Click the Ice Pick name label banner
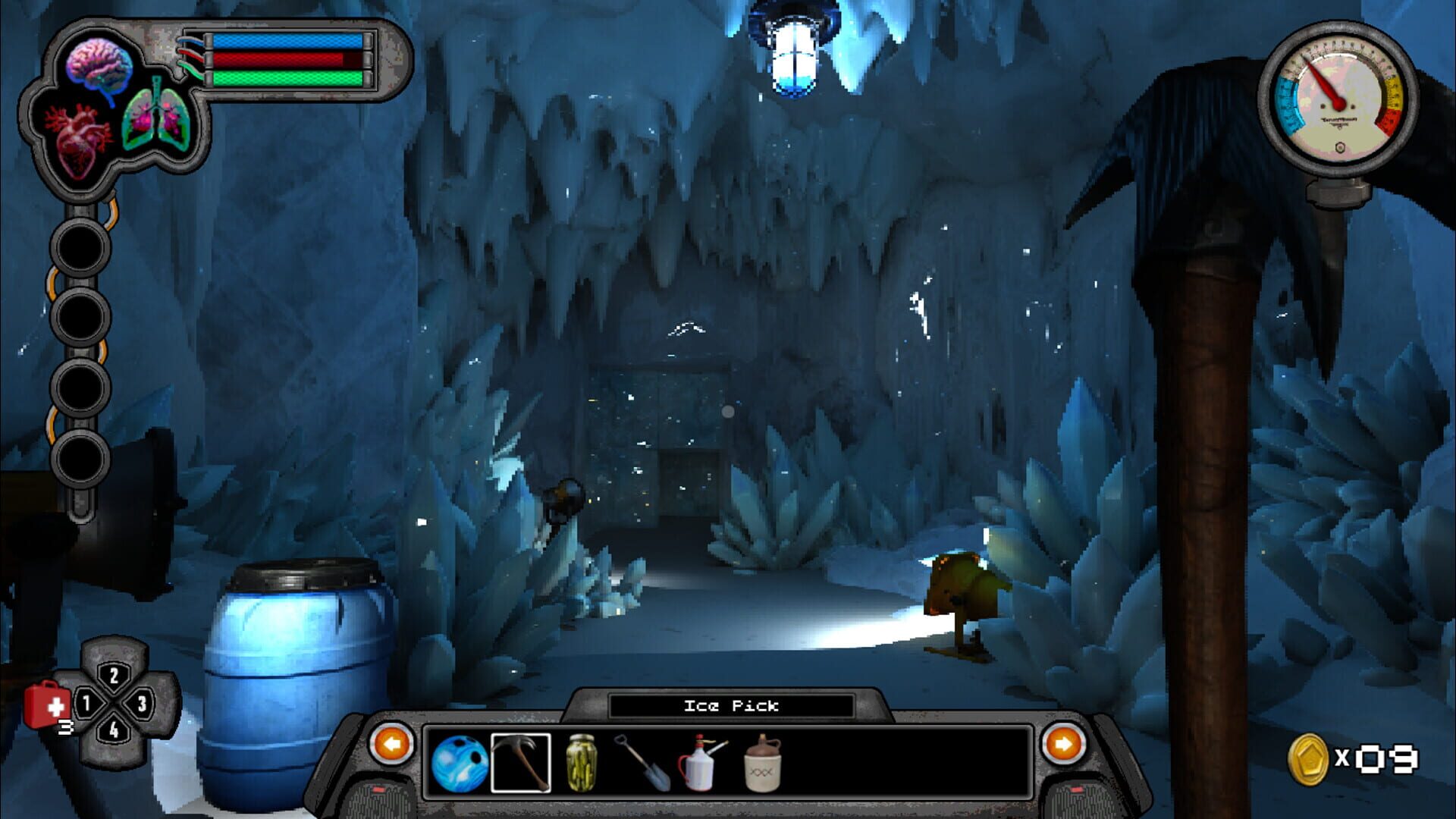 pyautogui.click(x=730, y=705)
